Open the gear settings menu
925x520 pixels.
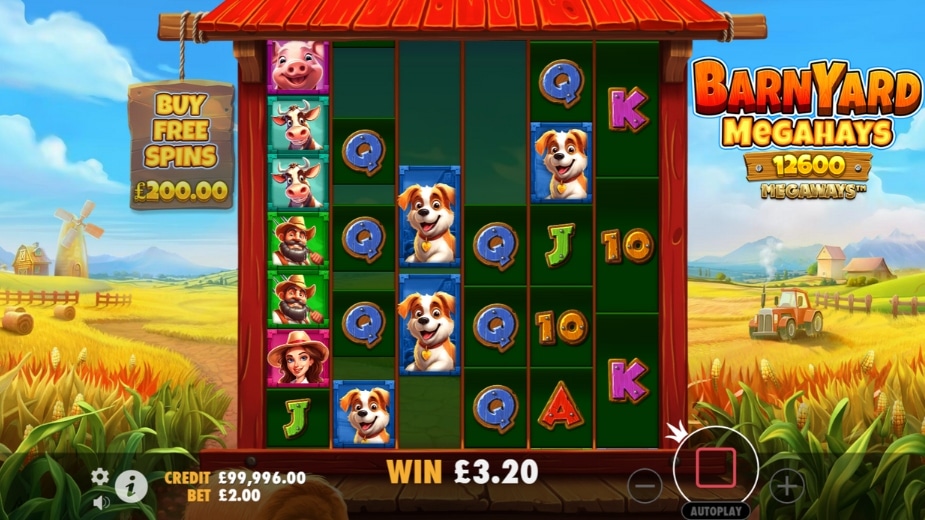(100, 477)
